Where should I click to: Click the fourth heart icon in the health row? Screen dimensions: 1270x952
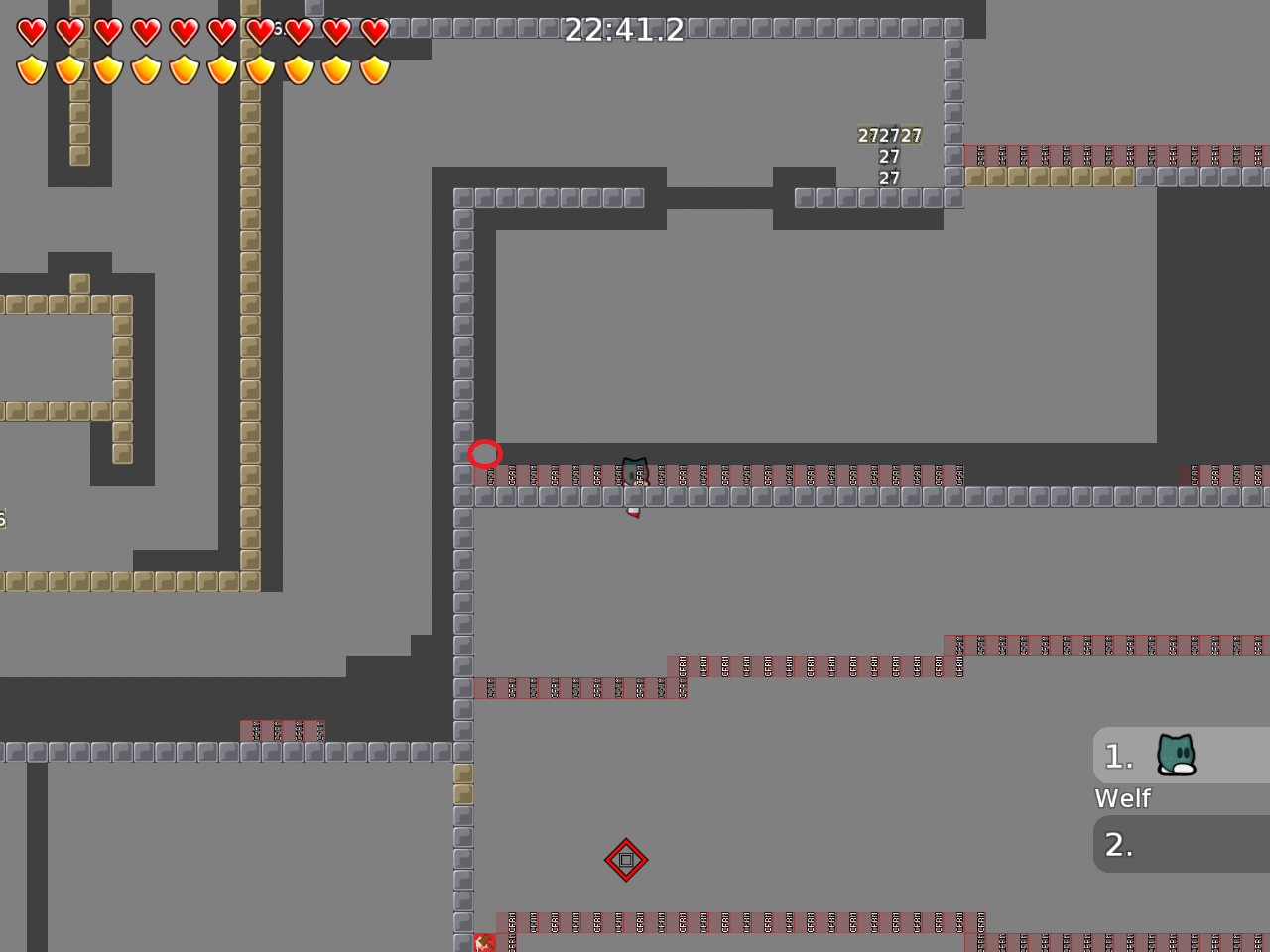146,31
